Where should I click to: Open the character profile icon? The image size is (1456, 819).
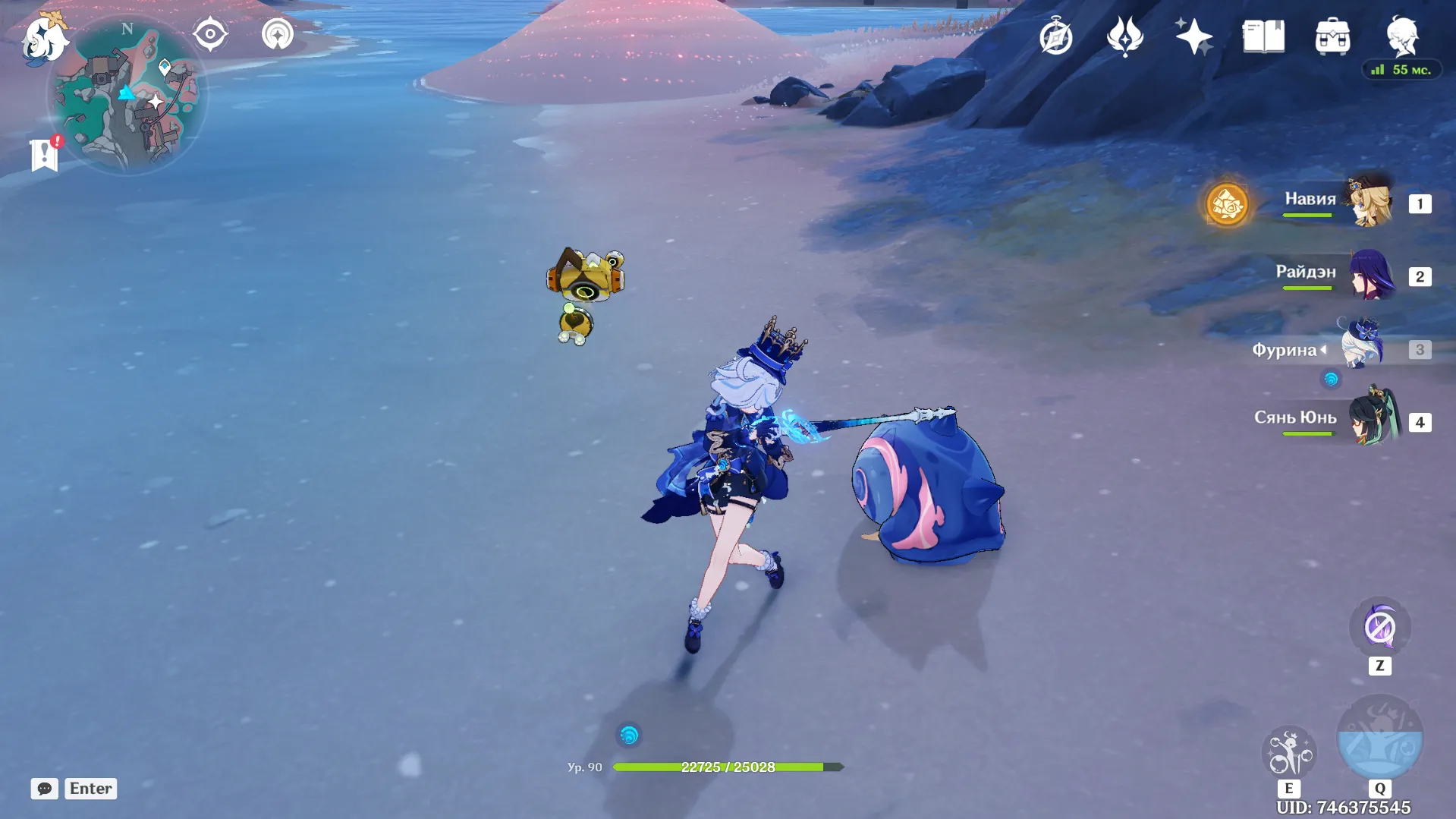point(1402,36)
